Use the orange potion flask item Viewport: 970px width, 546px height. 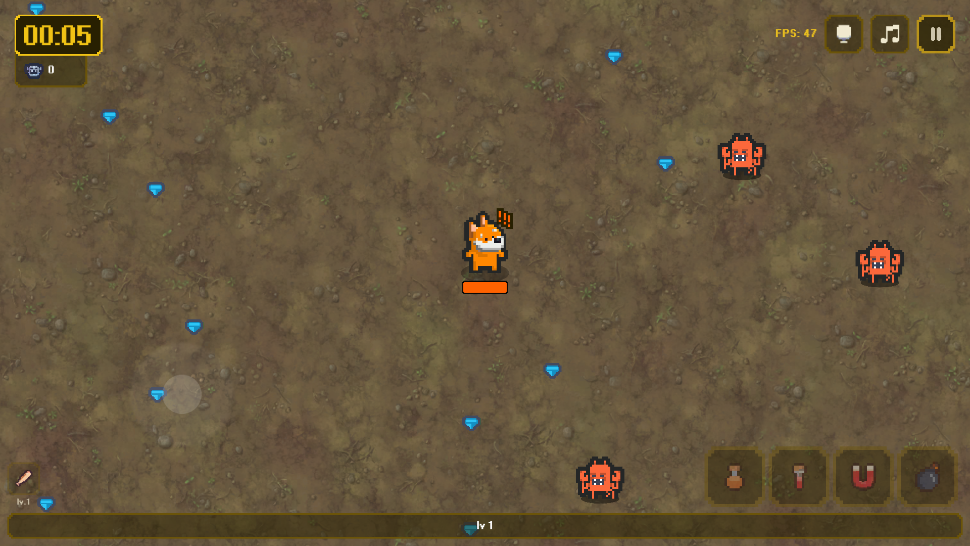click(x=735, y=477)
